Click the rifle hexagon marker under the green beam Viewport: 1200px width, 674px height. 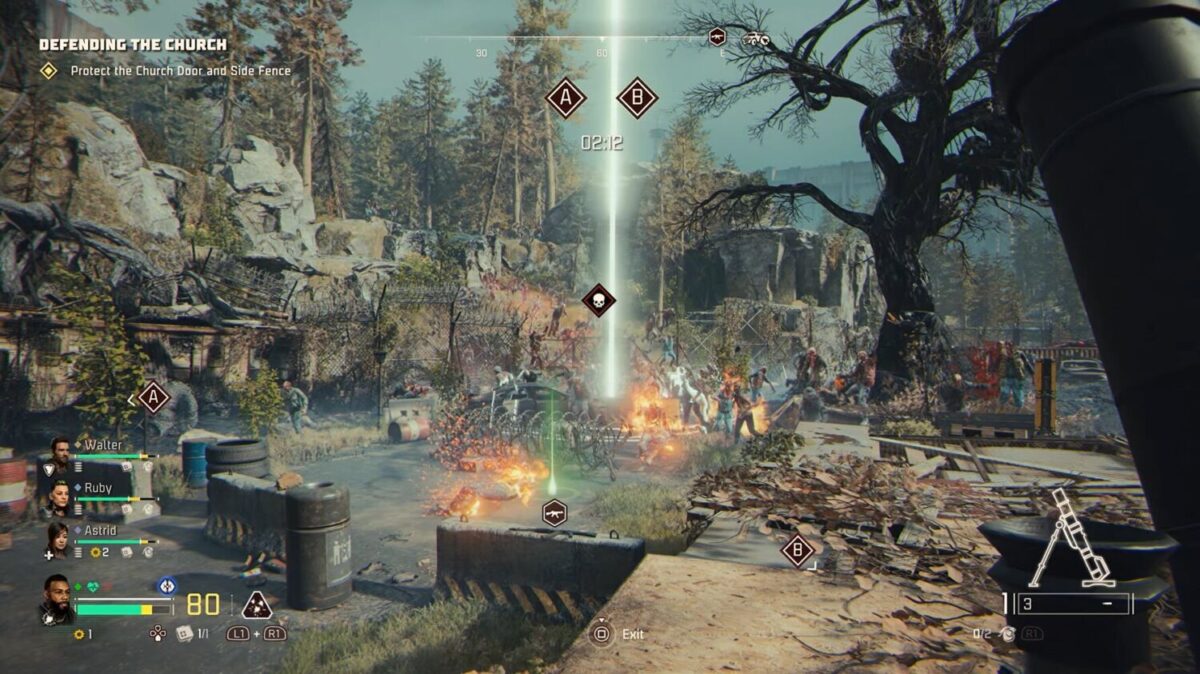pyautogui.click(x=553, y=513)
